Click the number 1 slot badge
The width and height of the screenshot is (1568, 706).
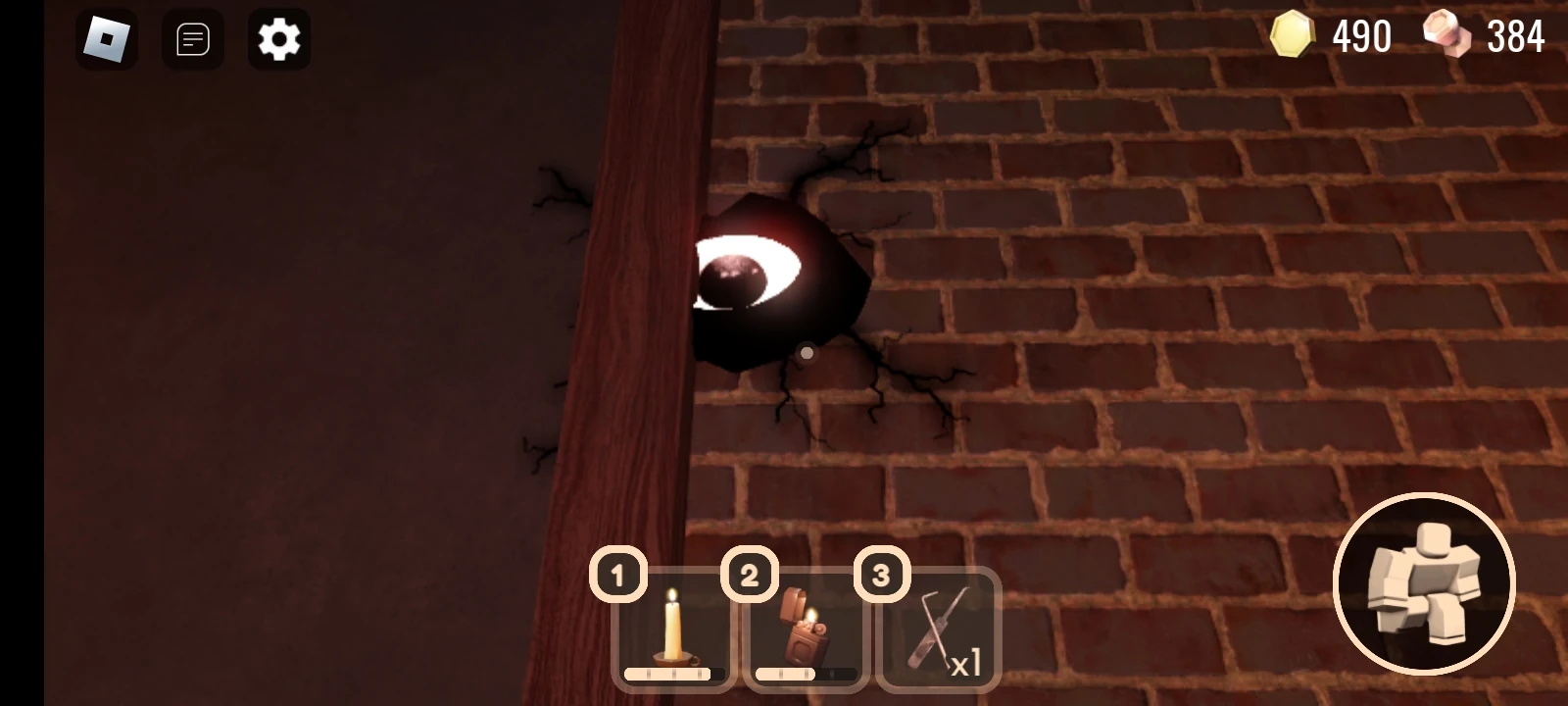[x=616, y=575]
